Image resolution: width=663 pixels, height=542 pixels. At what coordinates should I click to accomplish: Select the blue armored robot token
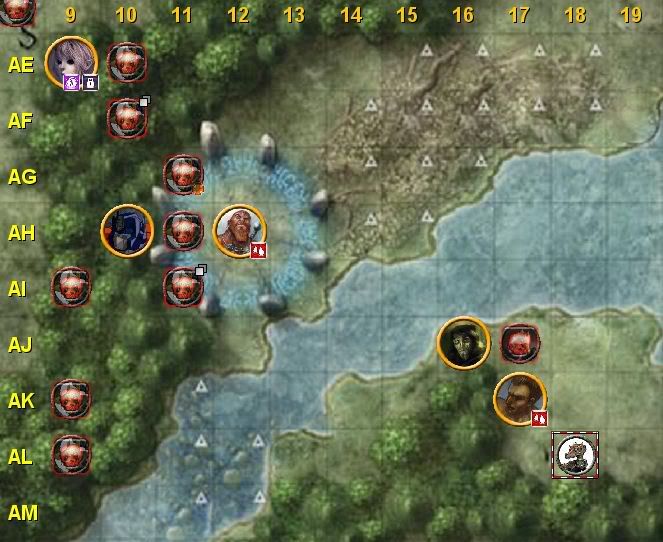127,230
